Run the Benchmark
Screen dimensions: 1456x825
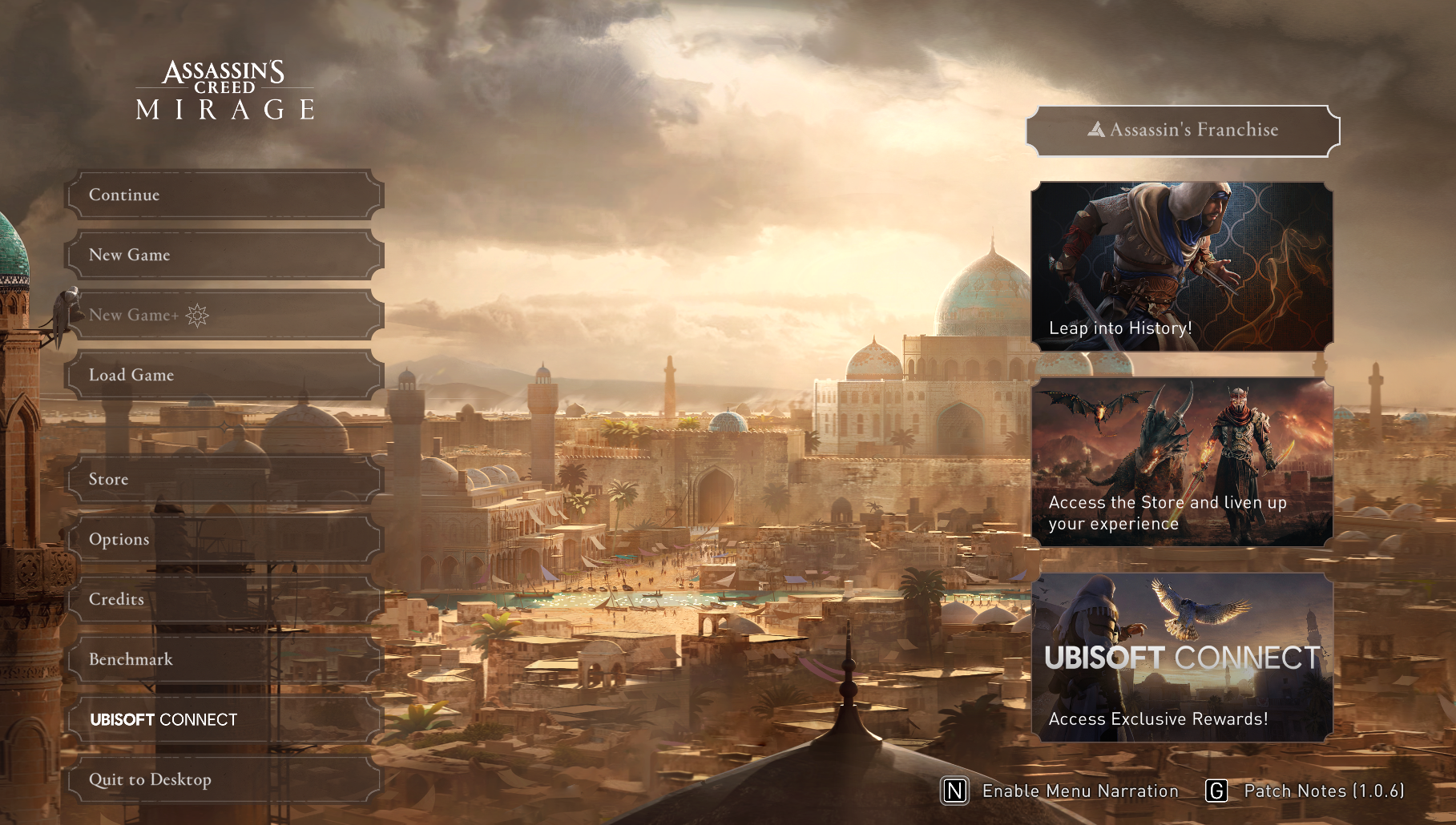coord(224,659)
